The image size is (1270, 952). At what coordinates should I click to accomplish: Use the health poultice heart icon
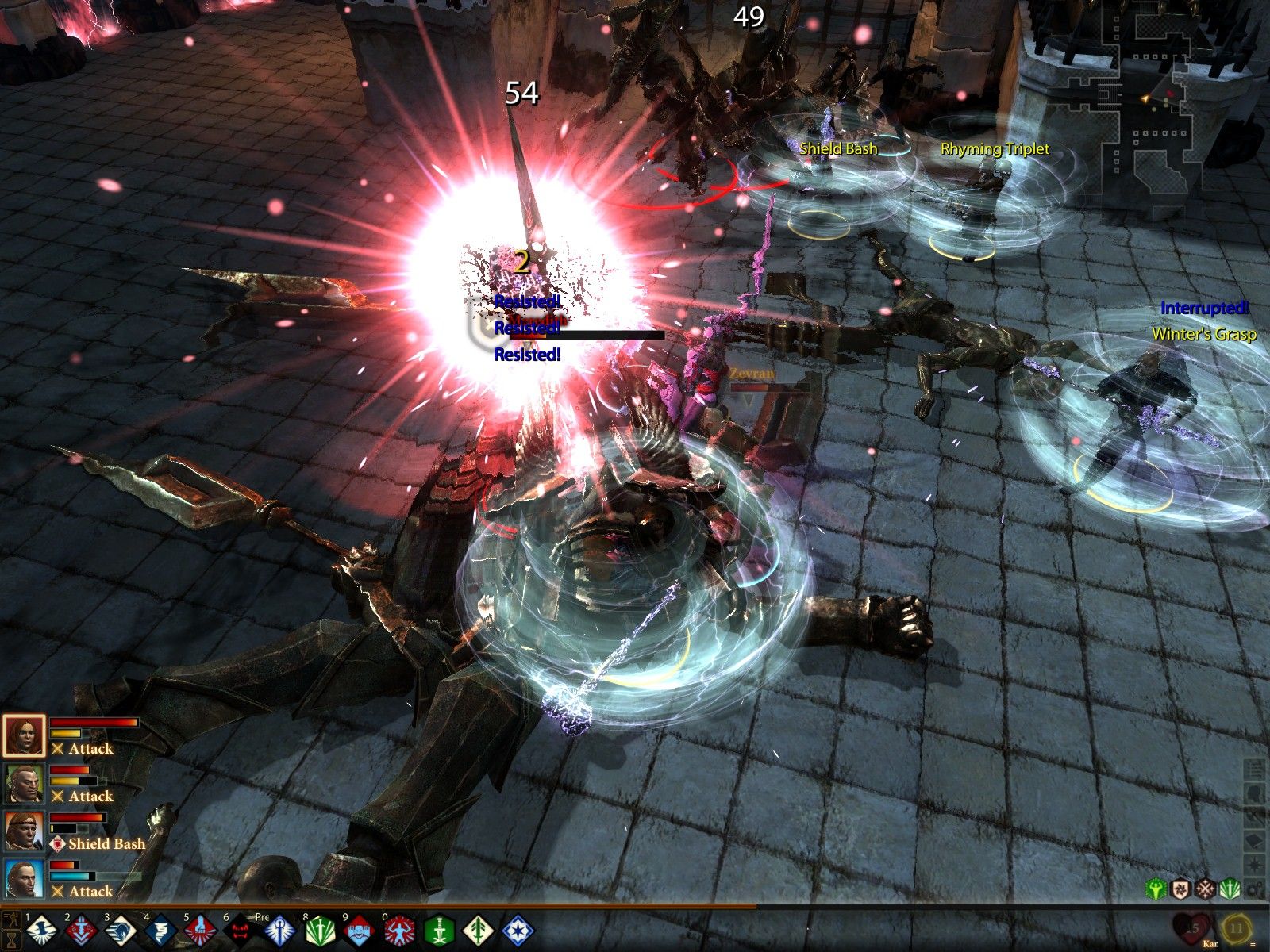tap(1193, 927)
